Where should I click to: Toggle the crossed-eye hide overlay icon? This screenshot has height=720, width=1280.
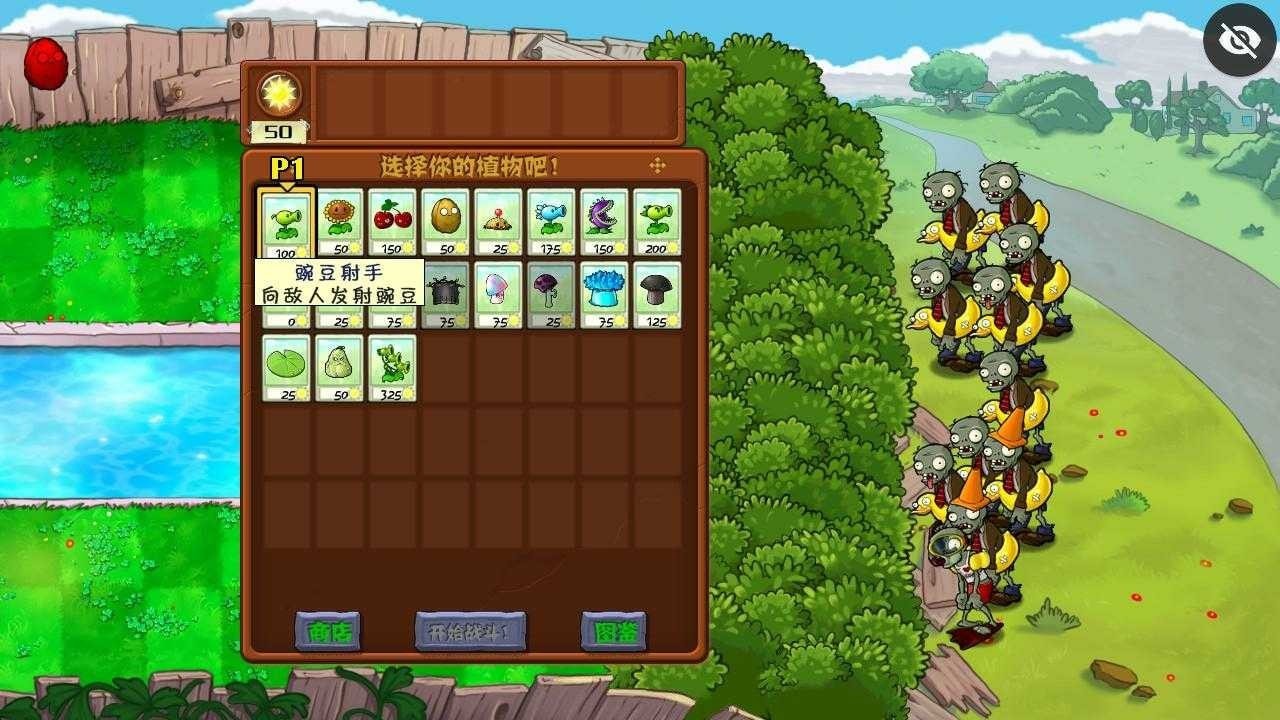coord(1238,39)
